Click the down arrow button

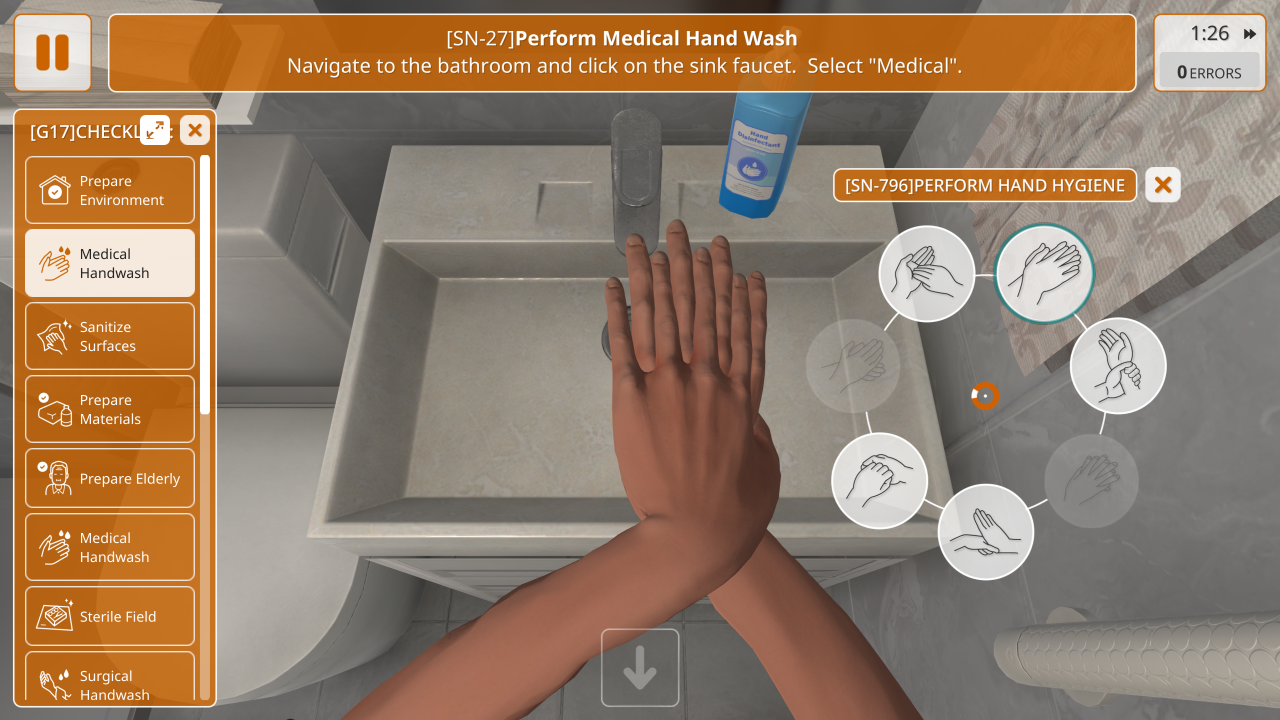click(640, 668)
